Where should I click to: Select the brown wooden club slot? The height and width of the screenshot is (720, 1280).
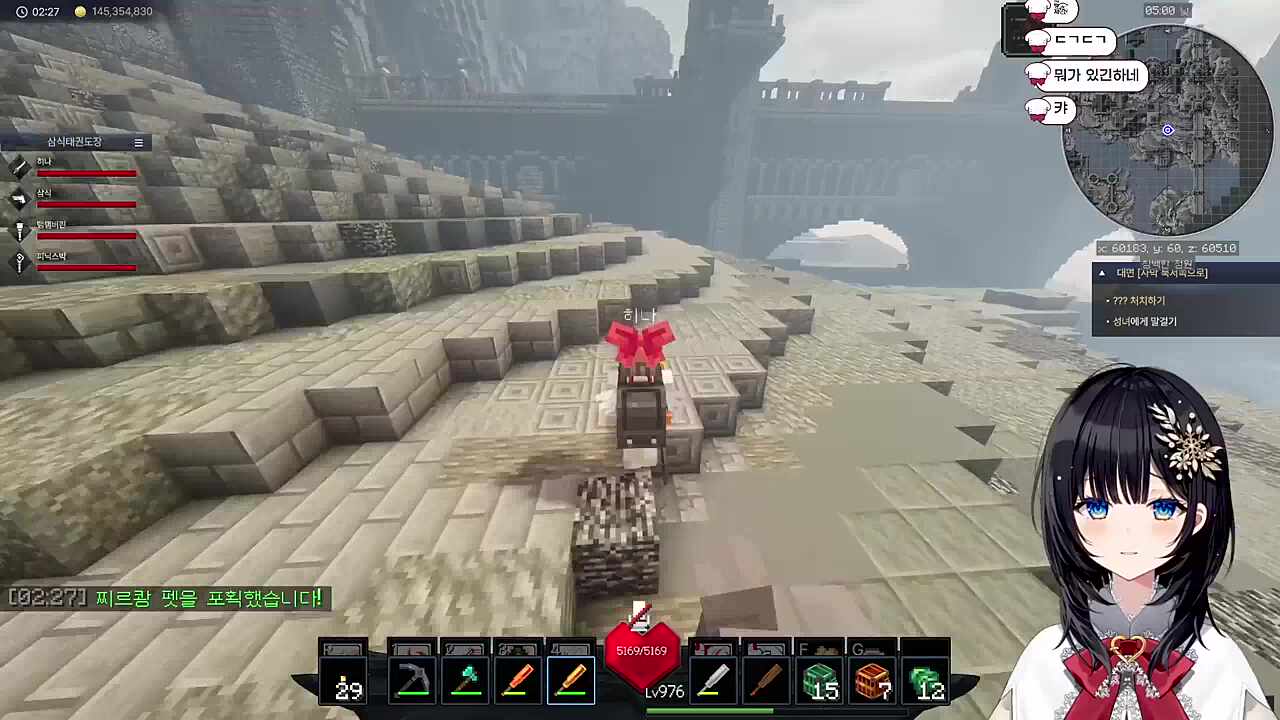(x=765, y=681)
